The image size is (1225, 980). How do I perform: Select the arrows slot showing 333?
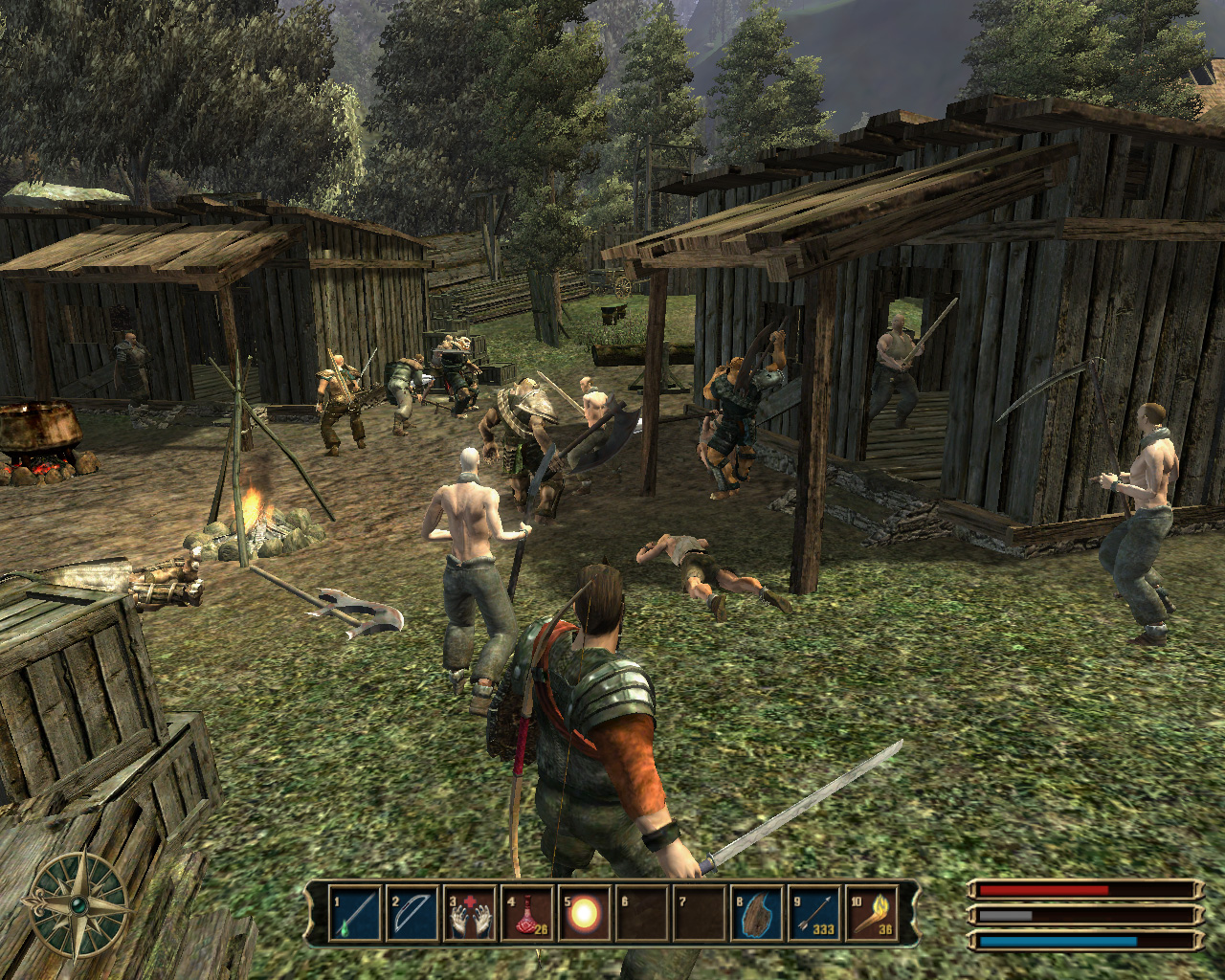[x=814, y=914]
